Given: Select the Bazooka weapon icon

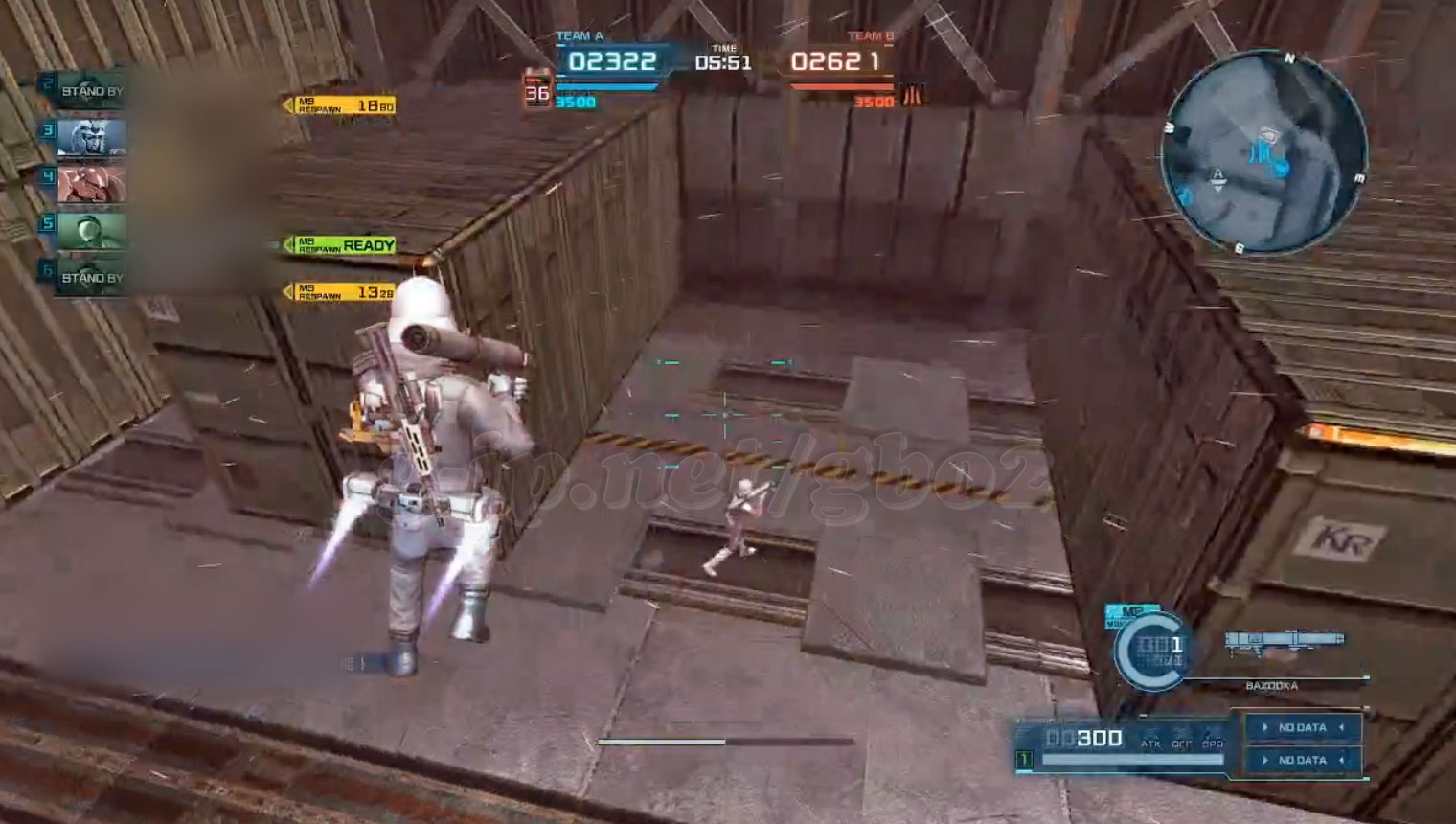Looking at the screenshot, I should click(x=1284, y=641).
